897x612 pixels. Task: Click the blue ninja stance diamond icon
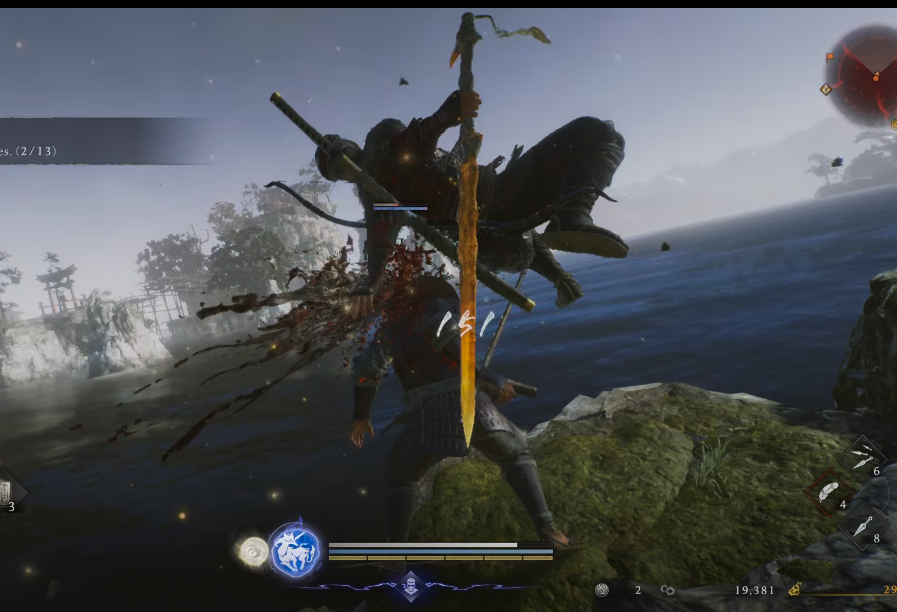(x=409, y=585)
